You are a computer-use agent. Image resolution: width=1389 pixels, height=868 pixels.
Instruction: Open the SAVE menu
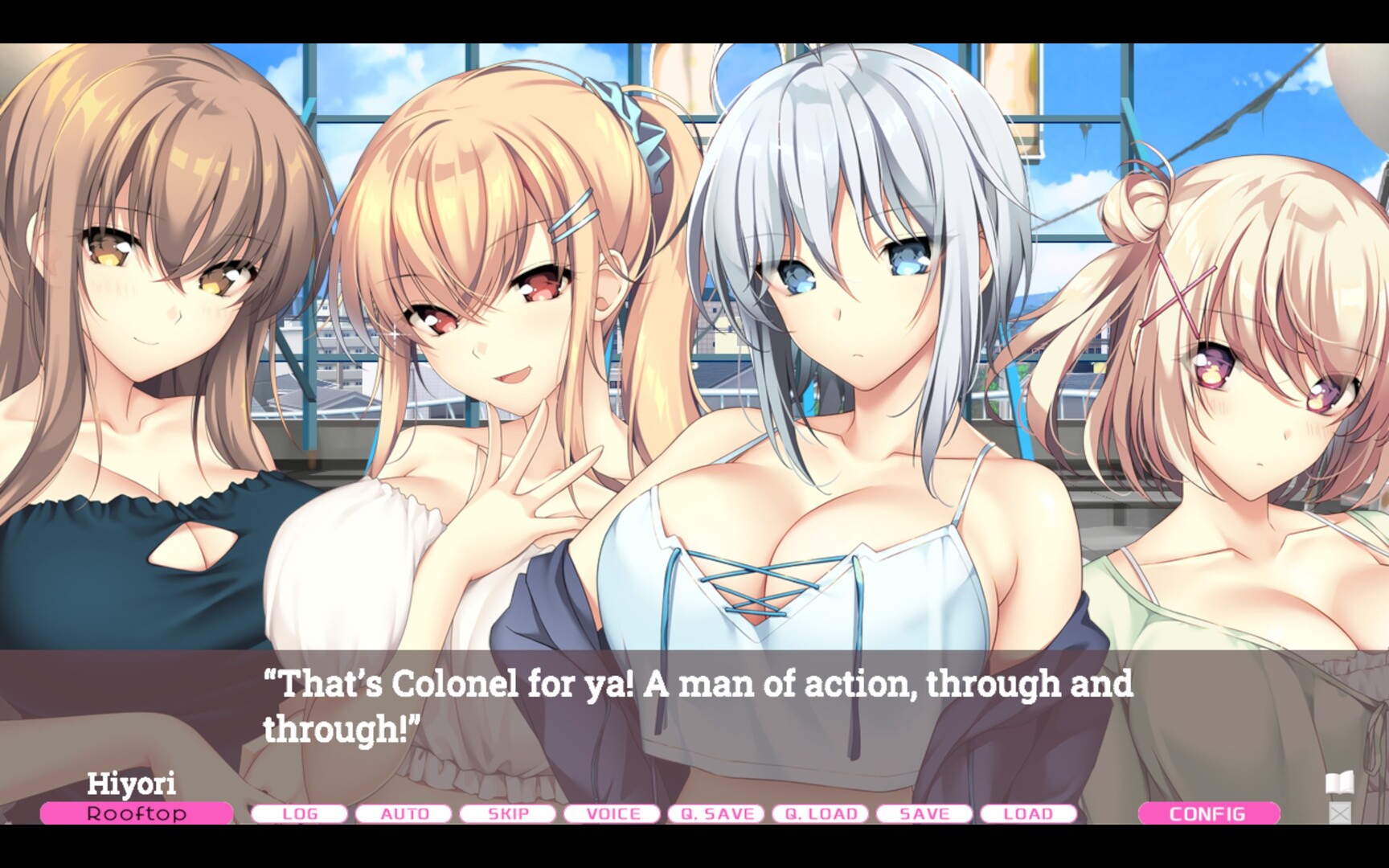[924, 814]
